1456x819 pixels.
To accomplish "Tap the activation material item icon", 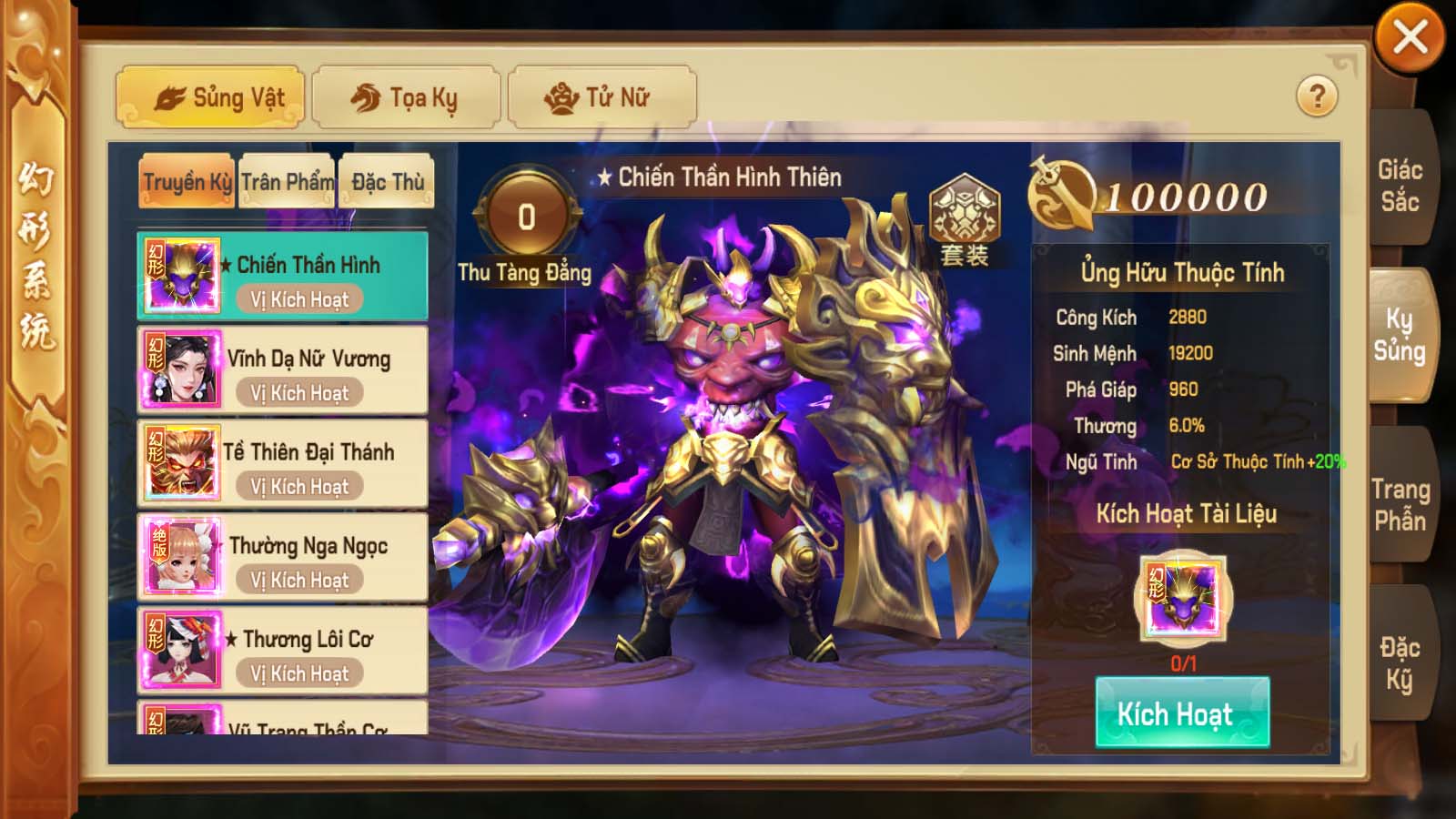I will [1183, 599].
